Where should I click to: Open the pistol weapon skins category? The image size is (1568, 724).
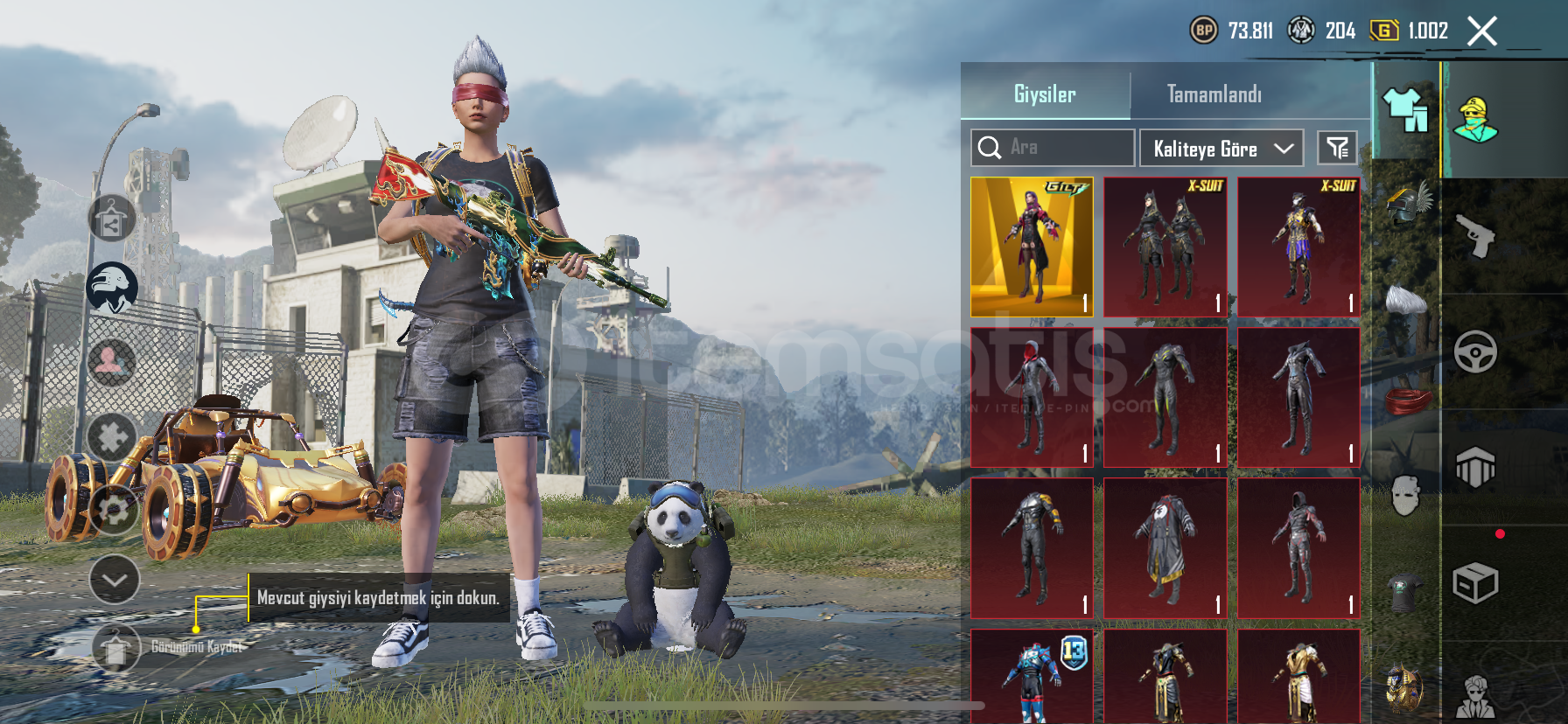point(1475,236)
